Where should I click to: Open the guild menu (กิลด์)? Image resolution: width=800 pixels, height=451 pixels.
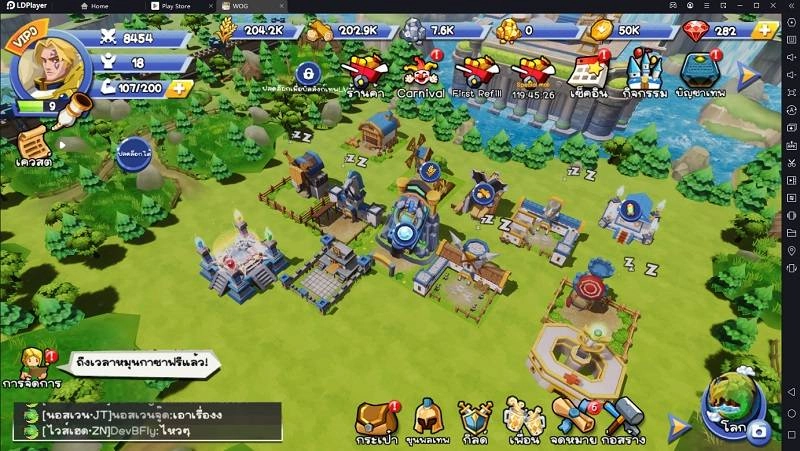pos(476,420)
